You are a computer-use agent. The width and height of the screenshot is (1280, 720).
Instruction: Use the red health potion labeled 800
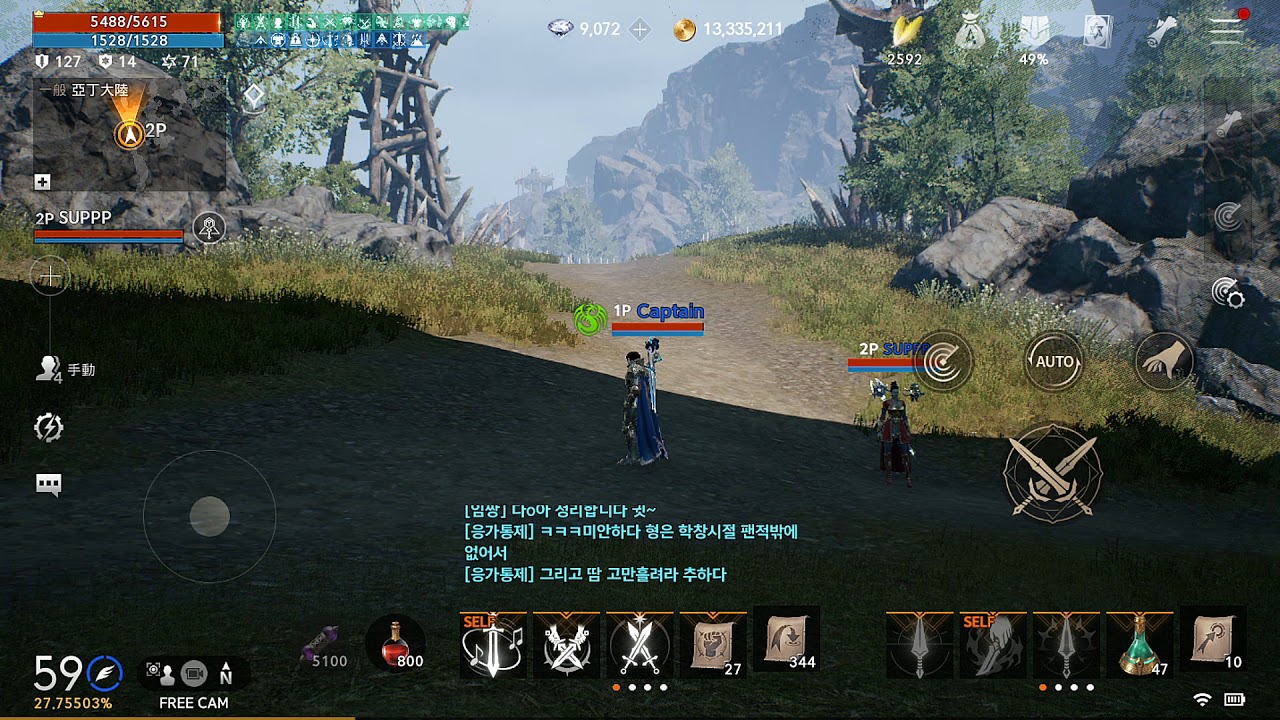tap(395, 645)
